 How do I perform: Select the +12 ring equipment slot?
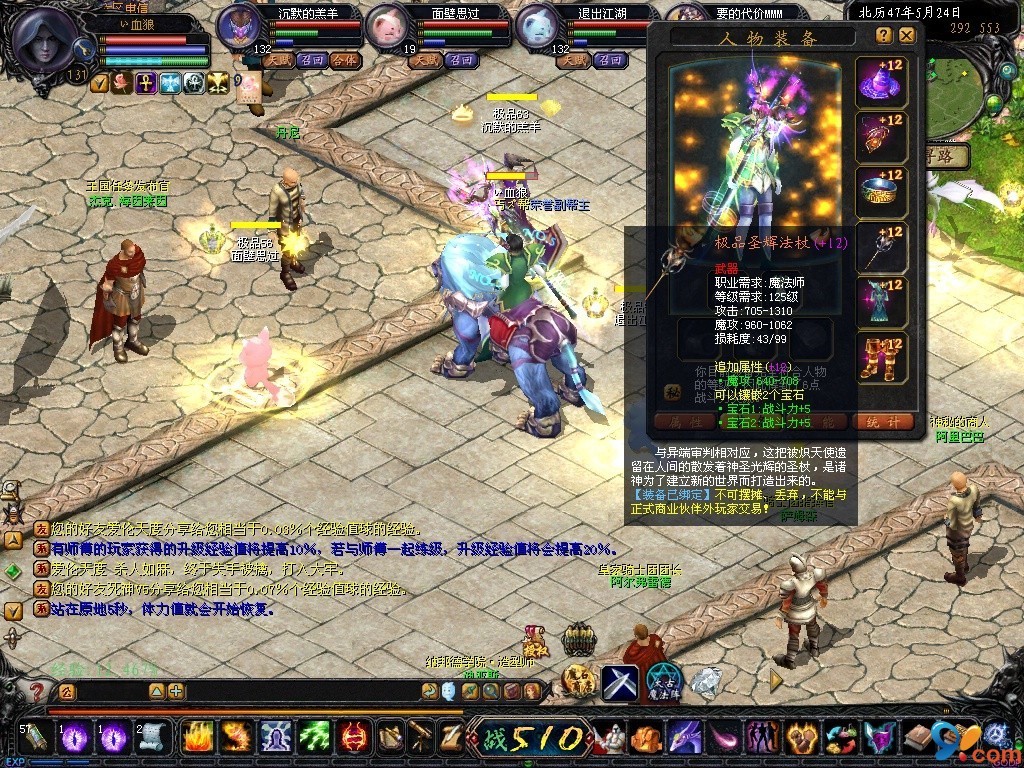coord(881,193)
